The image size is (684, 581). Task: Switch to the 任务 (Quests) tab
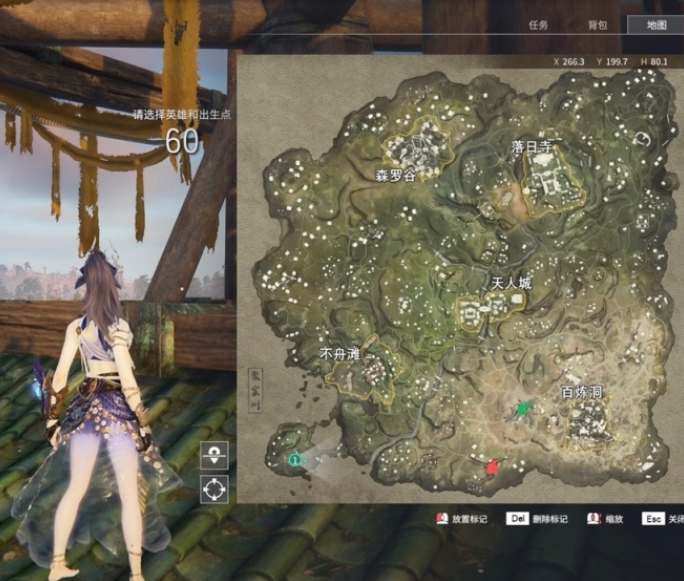click(538, 25)
